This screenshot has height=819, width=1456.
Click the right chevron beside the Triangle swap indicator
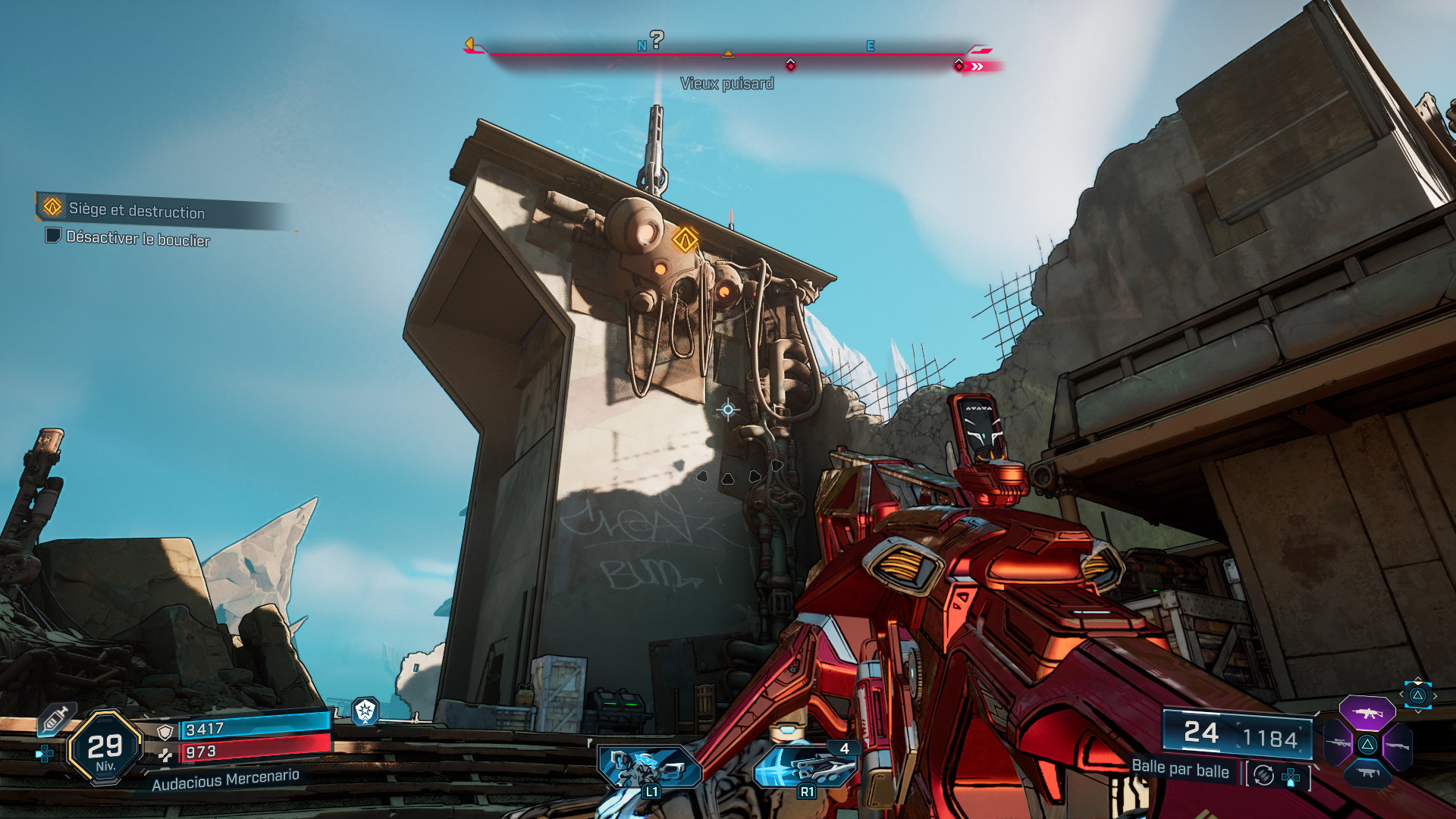pyautogui.click(x=1435, y=695)
